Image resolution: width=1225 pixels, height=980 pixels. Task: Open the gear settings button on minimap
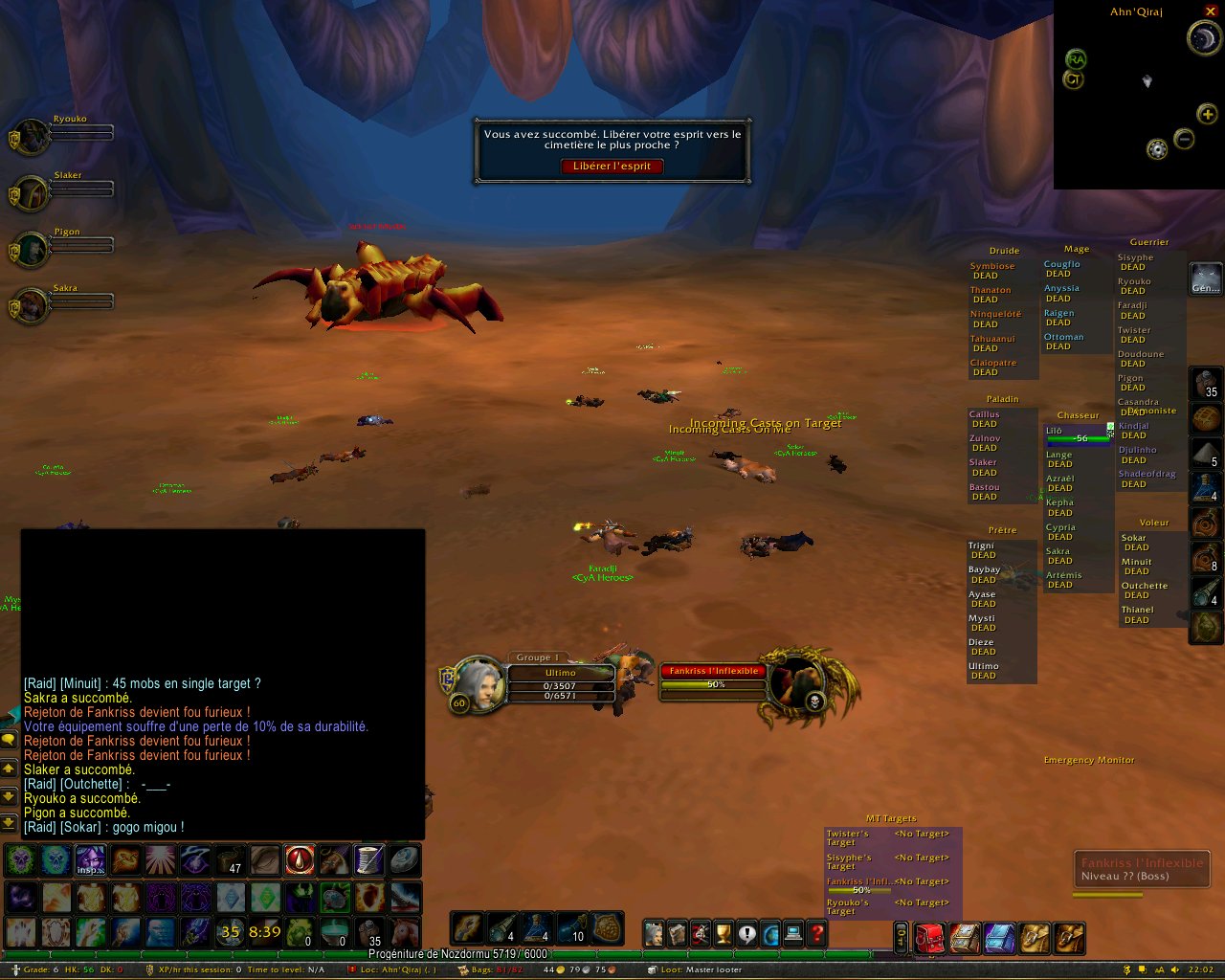(x=1157, y=150)
